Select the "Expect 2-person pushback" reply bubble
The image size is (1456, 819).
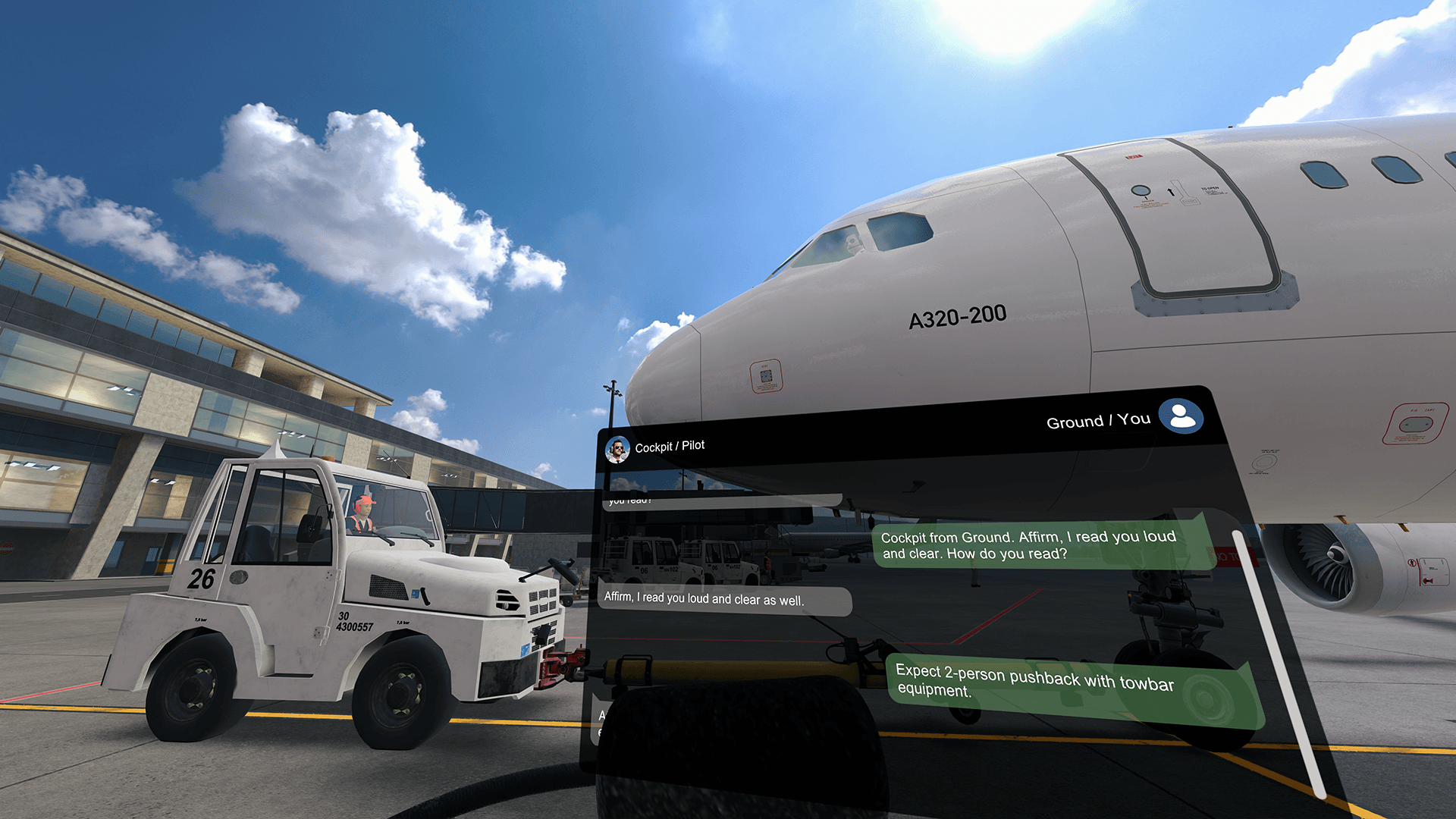1069,688
